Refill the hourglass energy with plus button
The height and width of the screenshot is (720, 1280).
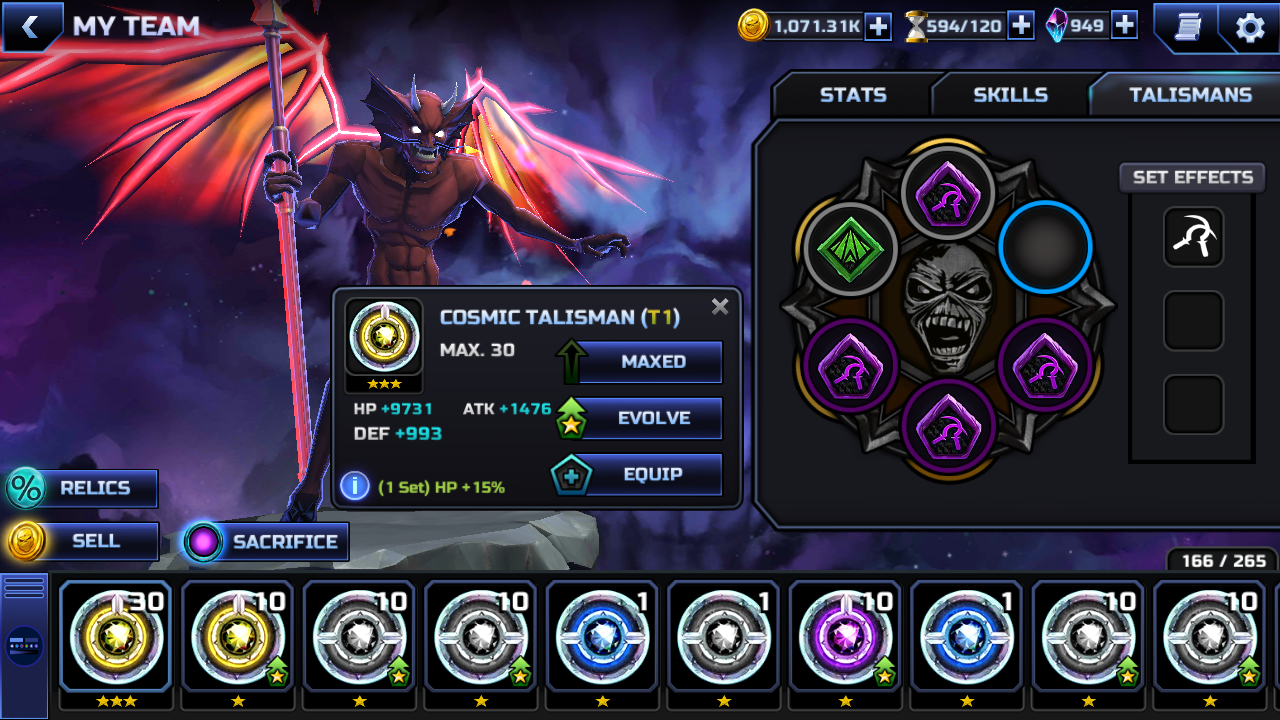click(x=1020, y=26)
